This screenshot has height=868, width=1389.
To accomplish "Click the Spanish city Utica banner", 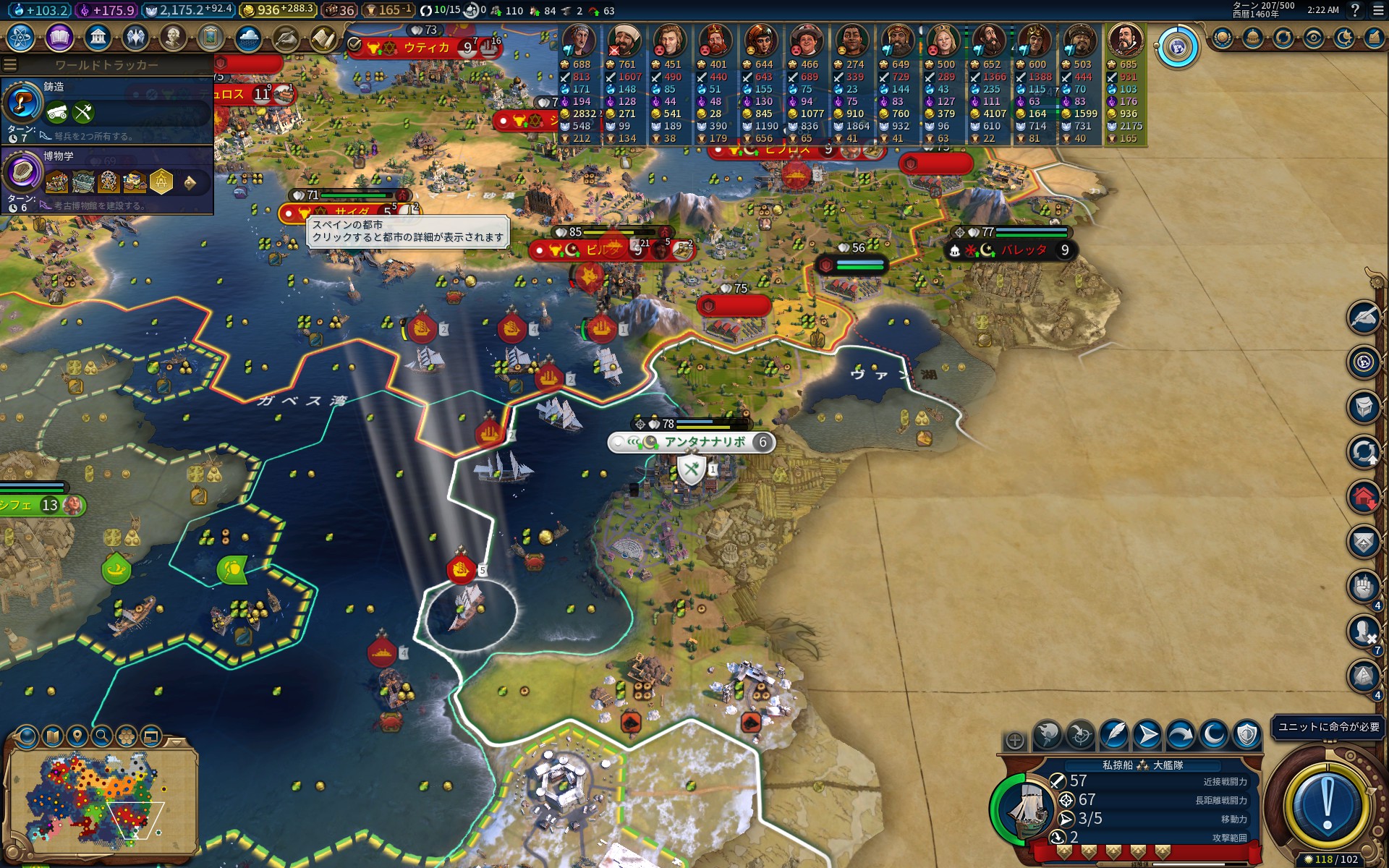I will (425, 48).
